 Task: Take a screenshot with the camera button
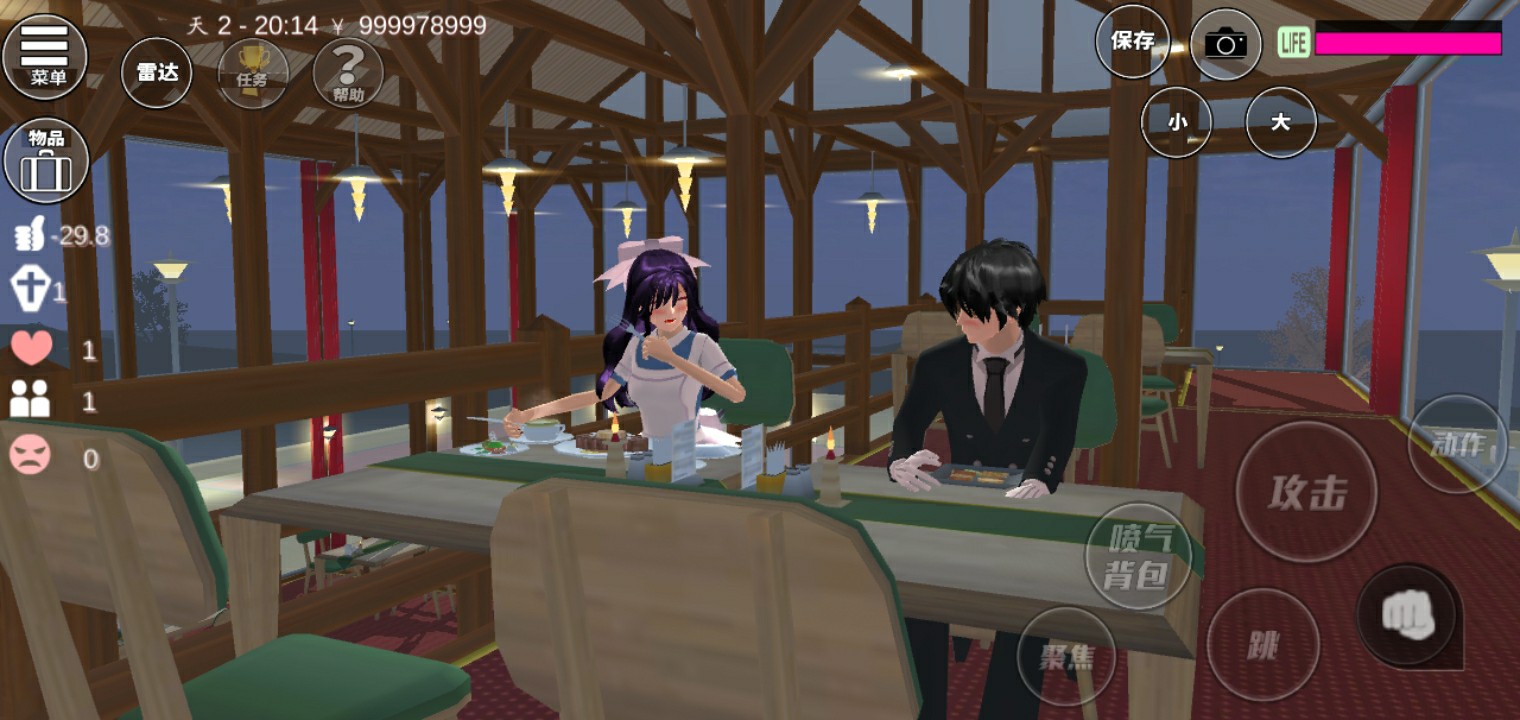click(x=1225, y=43)
